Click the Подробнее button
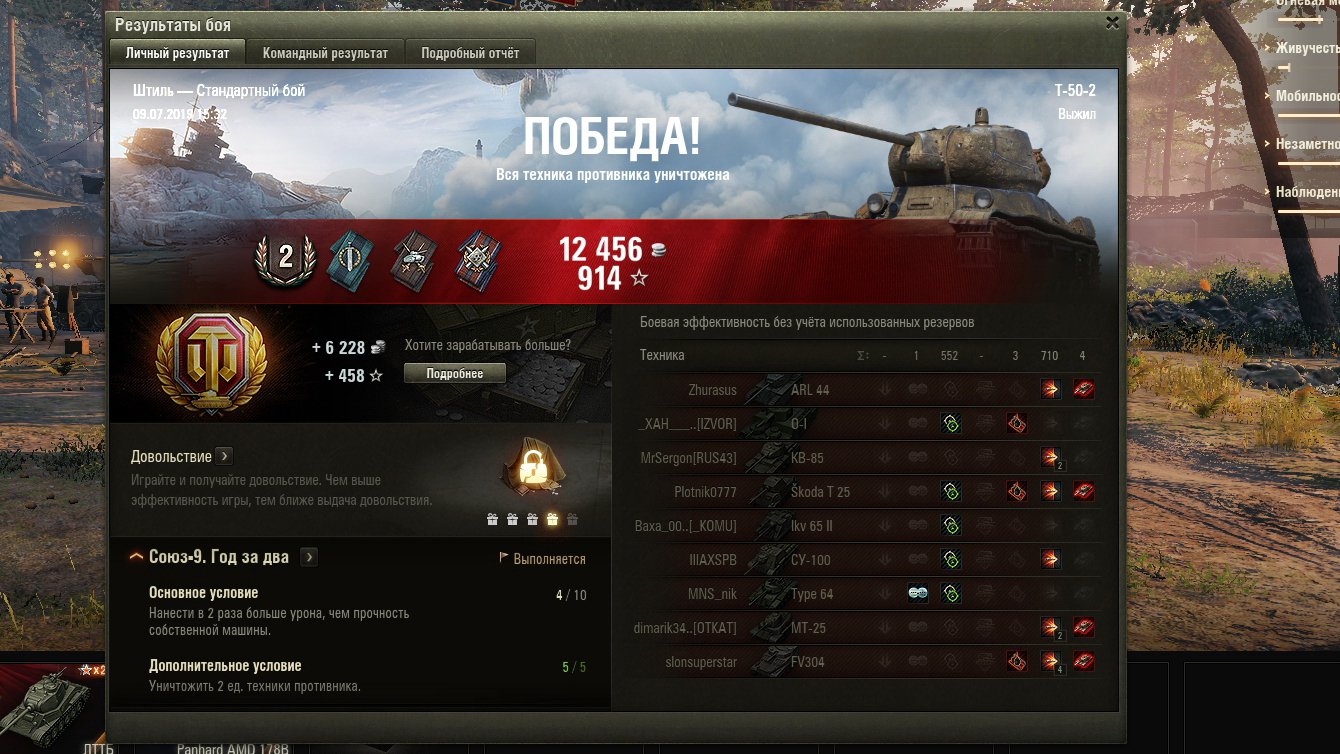The height and width of the screenshot is (754, 1340). point(455,373)
